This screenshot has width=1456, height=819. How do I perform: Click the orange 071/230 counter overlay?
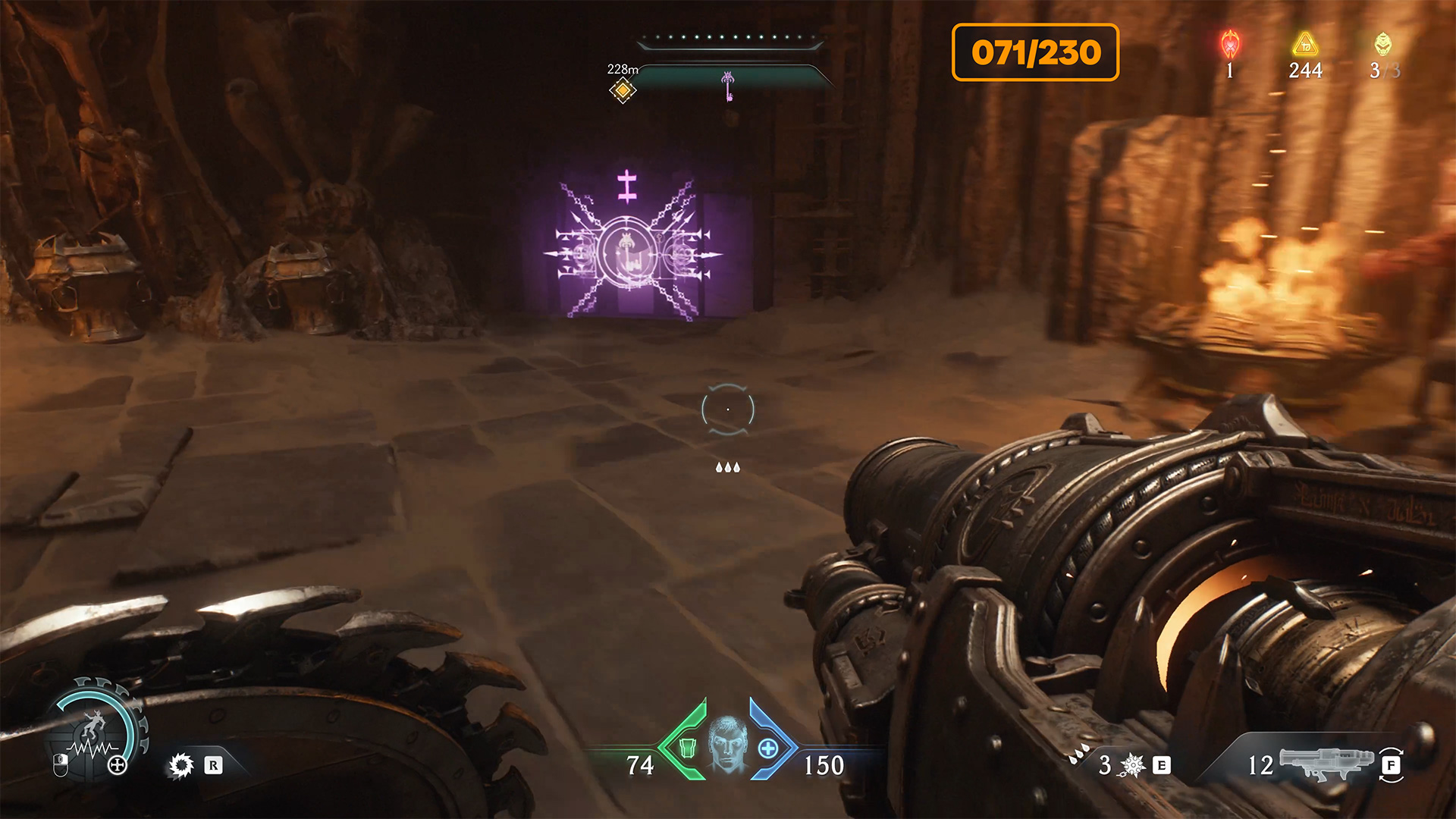click(x=1035, y=52)
